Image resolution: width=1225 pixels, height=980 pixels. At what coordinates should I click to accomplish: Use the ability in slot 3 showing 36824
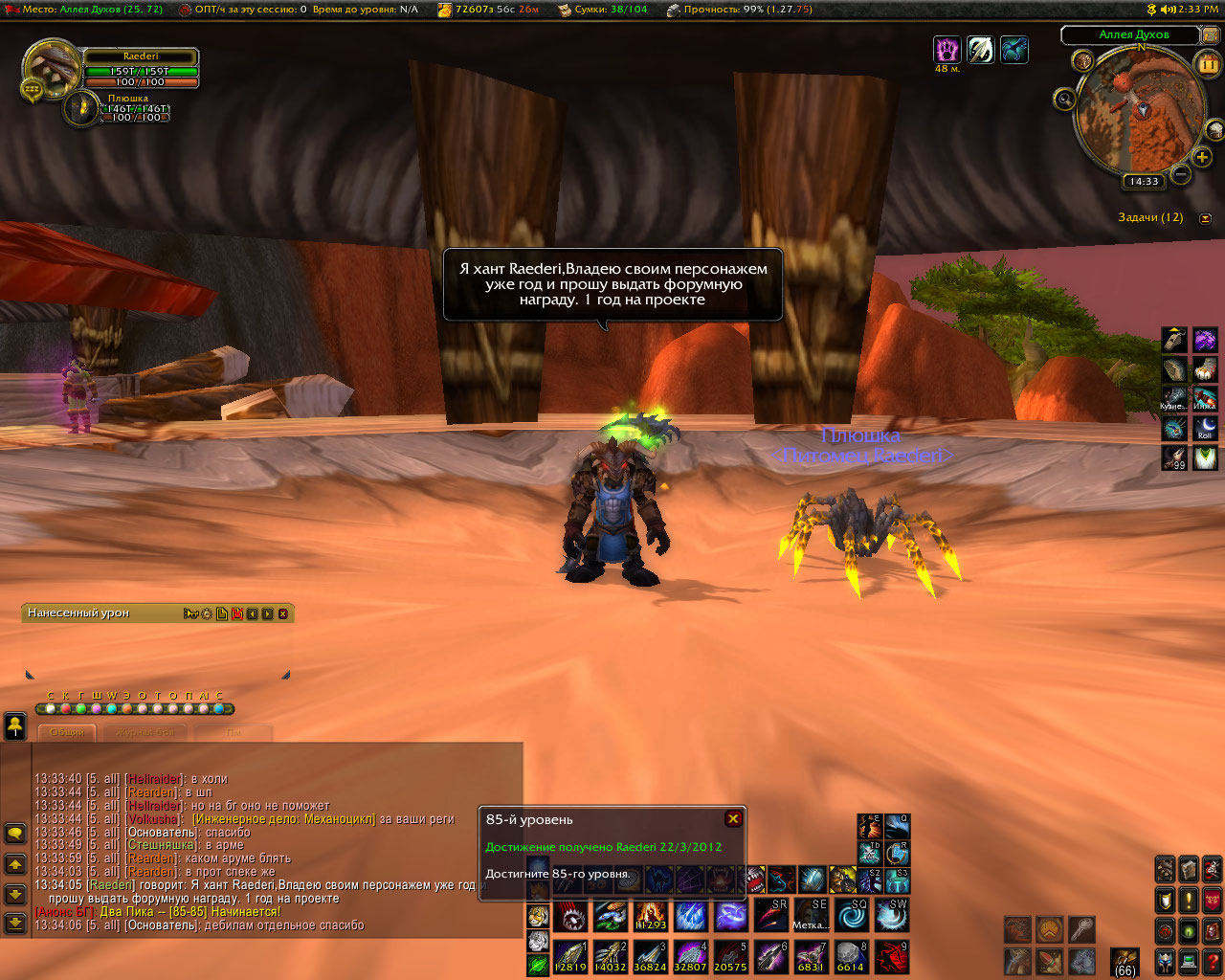pos(650,956)
